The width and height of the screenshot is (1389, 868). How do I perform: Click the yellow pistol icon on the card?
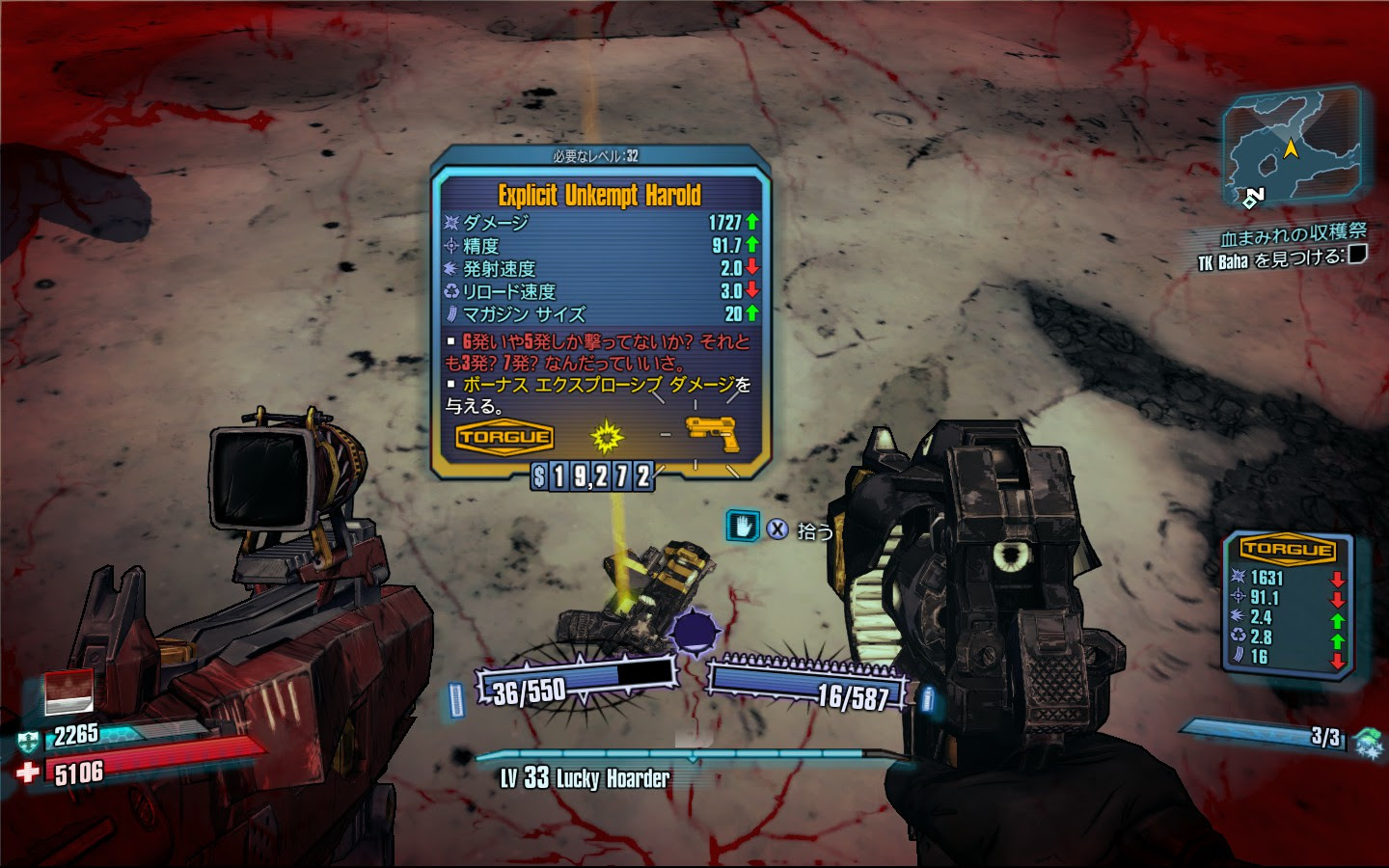pos(712,434)
